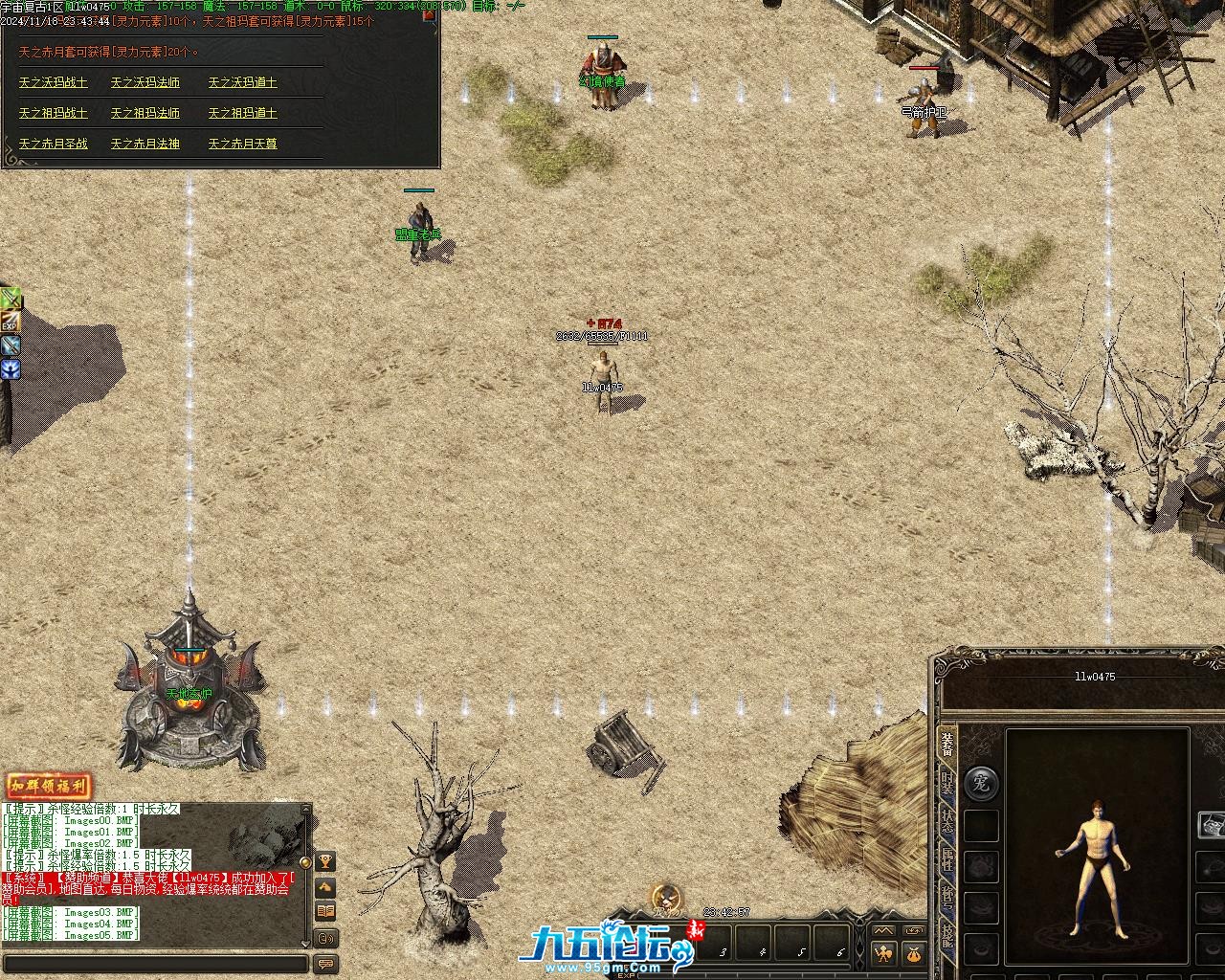Choose the 天之沃玛法师 option
1225x980 pixels.
coord(145,83)
